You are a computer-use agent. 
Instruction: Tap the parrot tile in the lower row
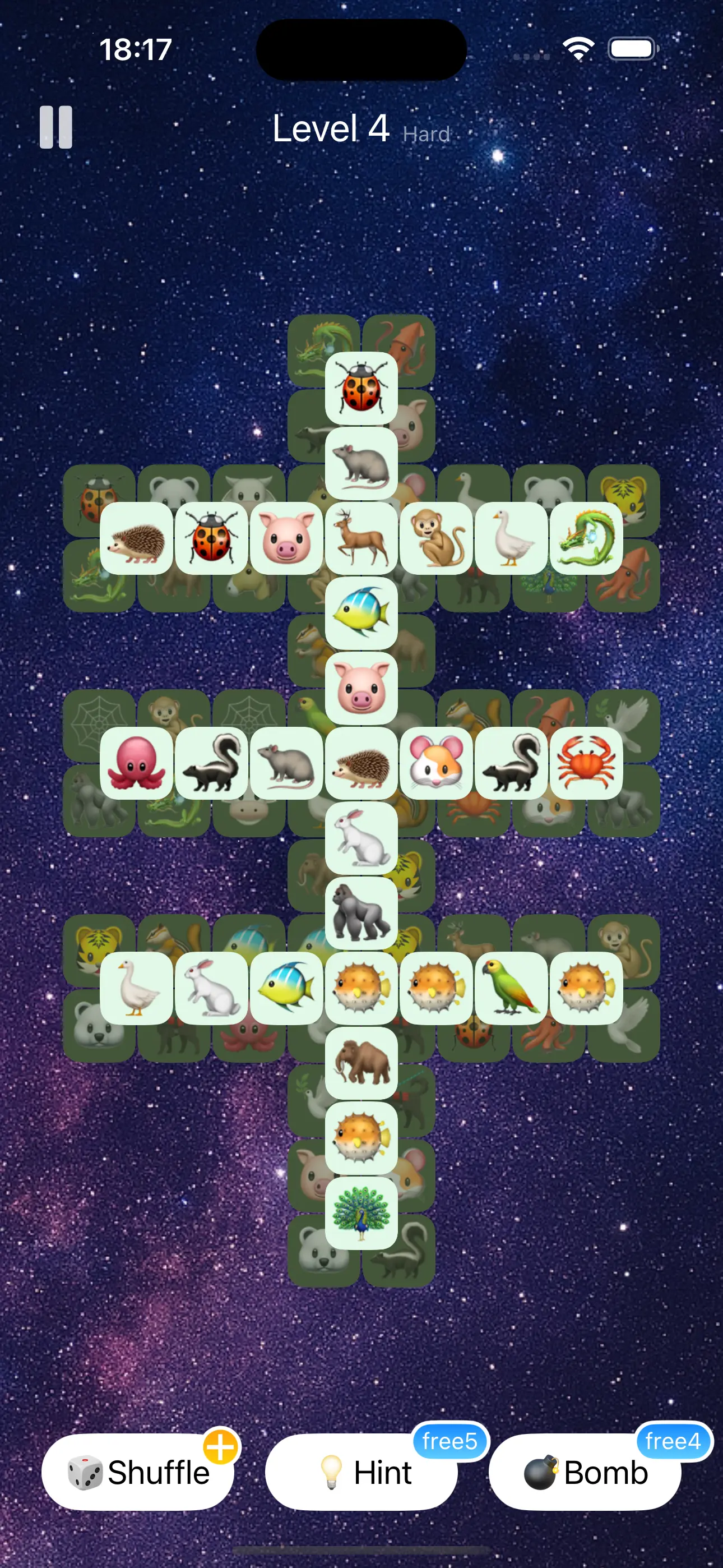click(512, 986)
